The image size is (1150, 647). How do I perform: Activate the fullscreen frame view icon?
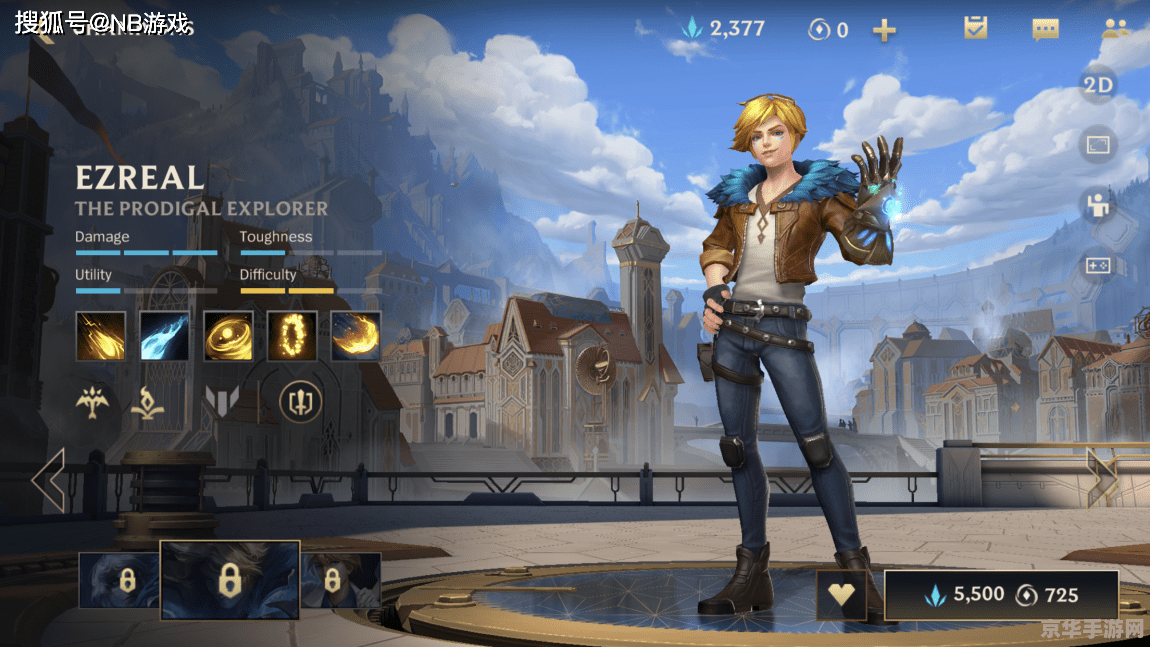(x=1098, y=145)
